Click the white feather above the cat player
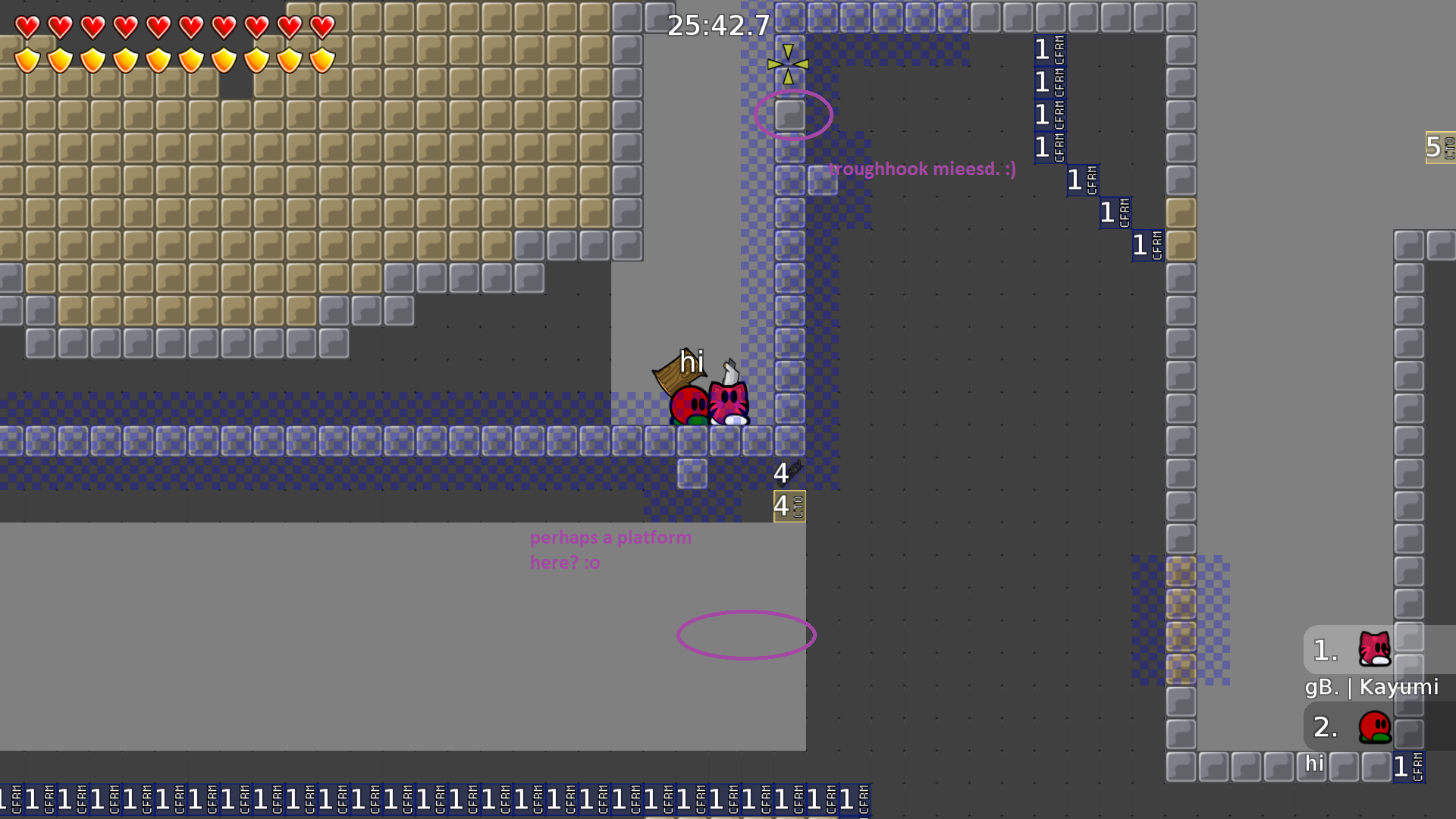Viewport: 1456px width, 819px height. pos(730,372)
